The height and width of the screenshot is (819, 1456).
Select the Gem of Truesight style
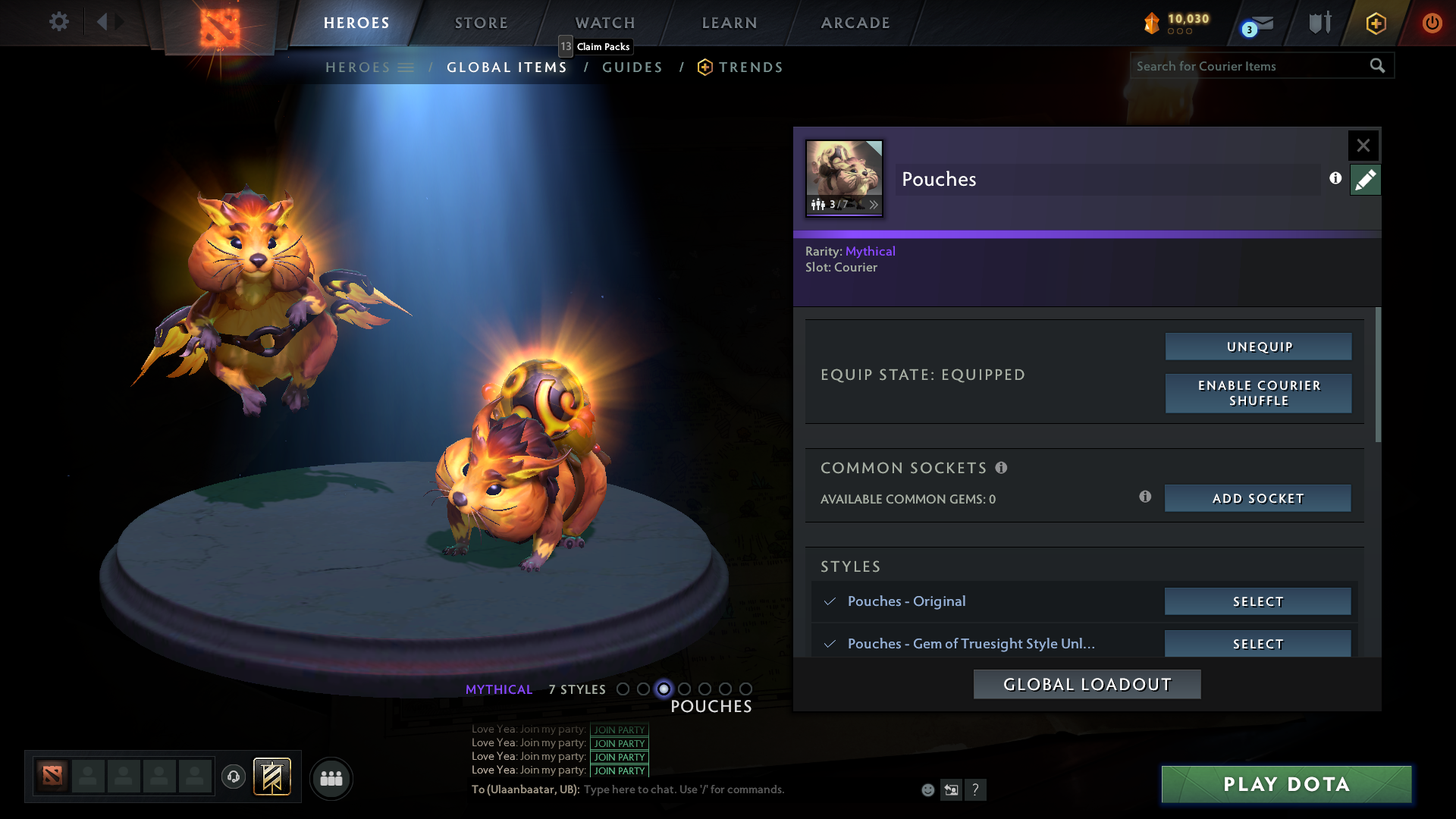(1257, 643)
